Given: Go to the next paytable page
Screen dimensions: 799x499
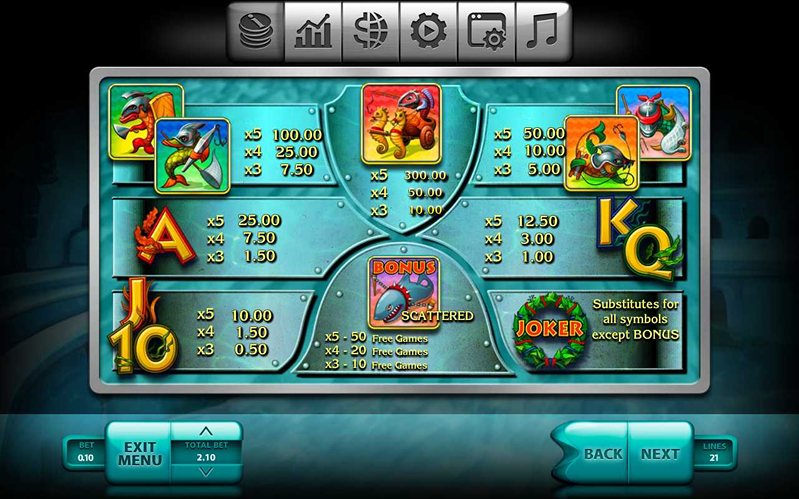Looking at the screenshot, I should coord(660,453).
